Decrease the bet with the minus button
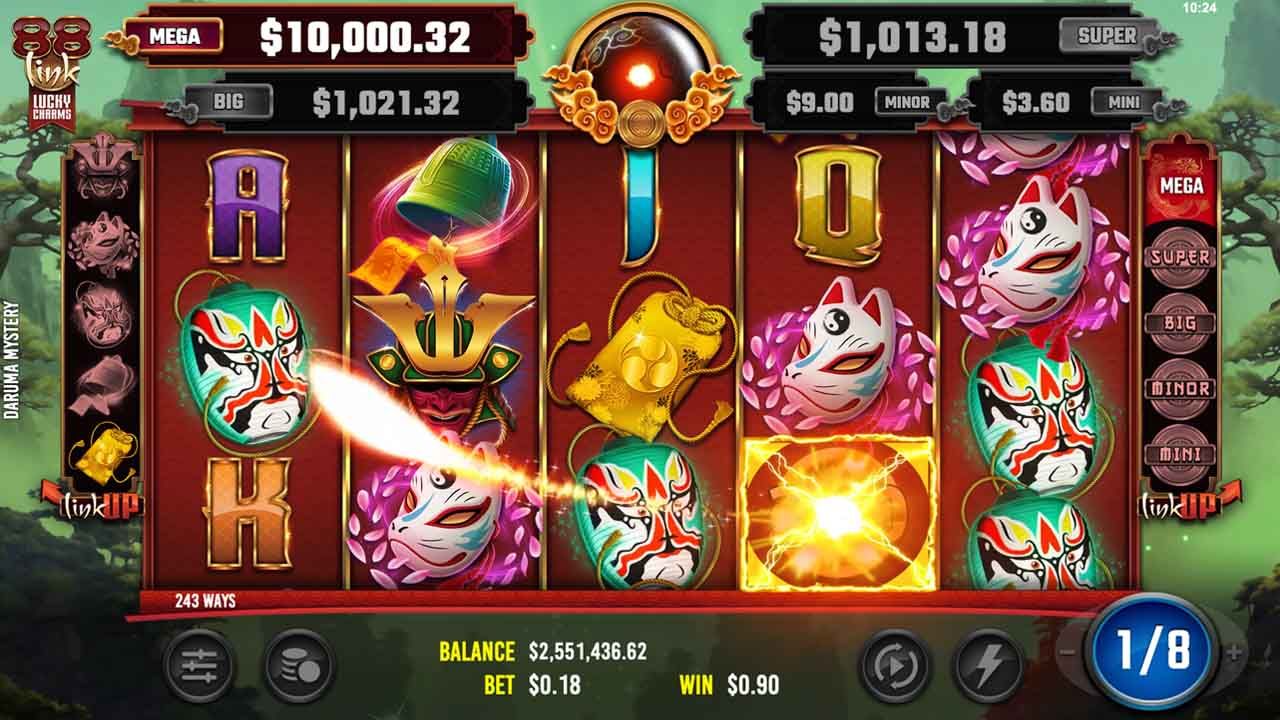Viewport: 1280px width, 720px height. (x=1067, y=653)
